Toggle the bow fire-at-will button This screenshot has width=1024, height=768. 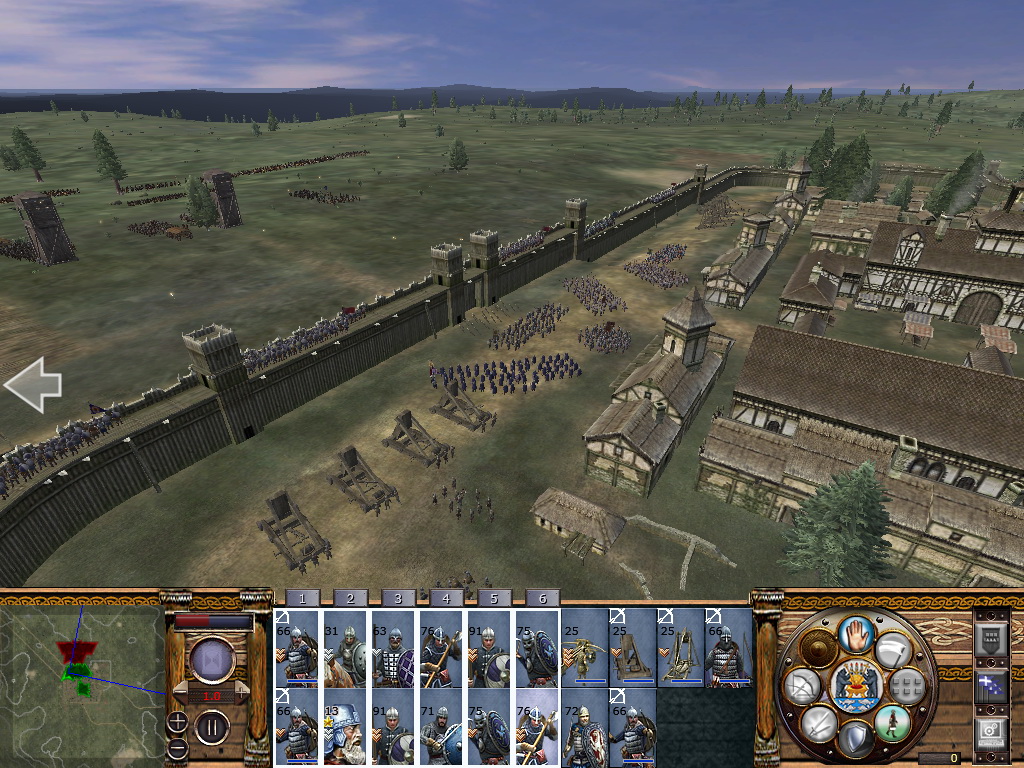tap(803, 686)
